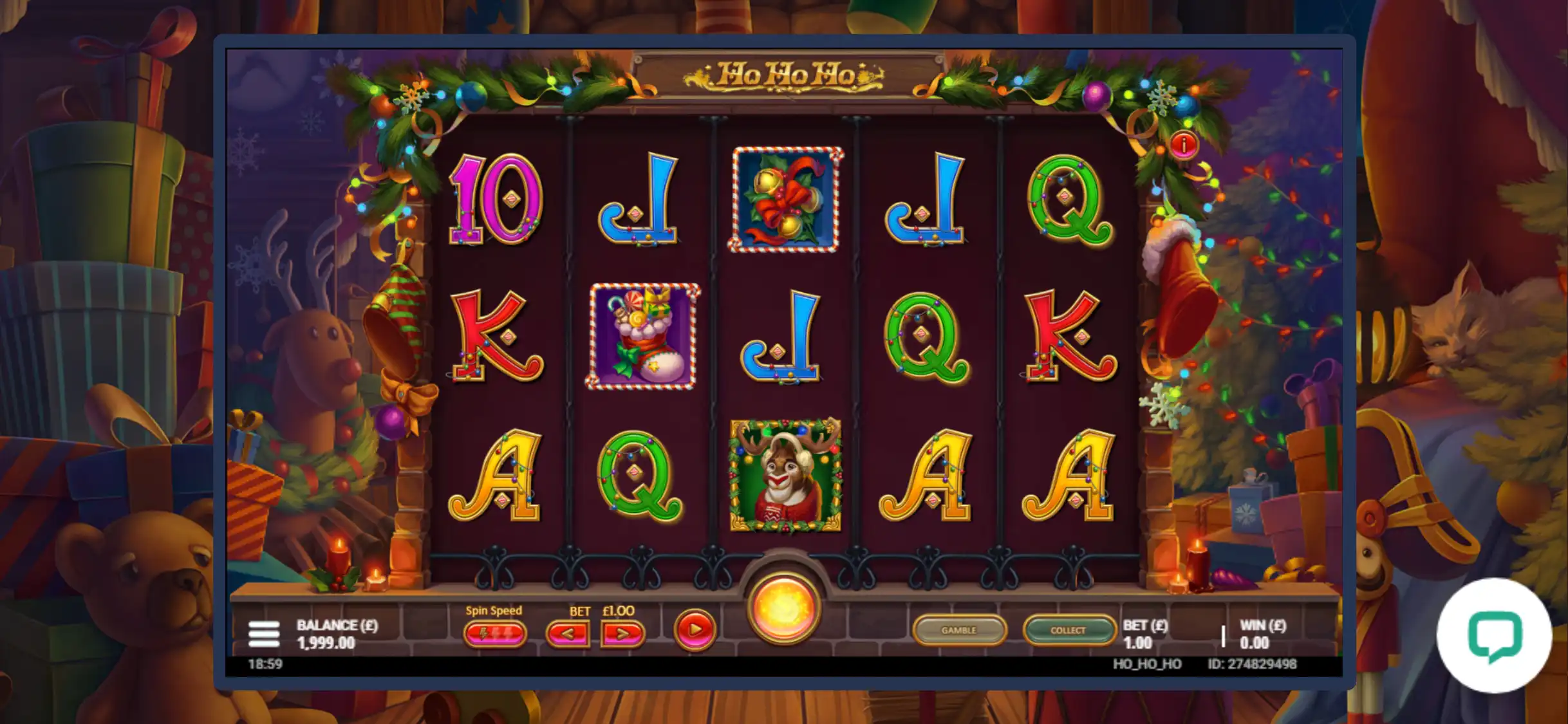Increase the bet with right arrow
1568x724 pixels.
click(622, 634)
